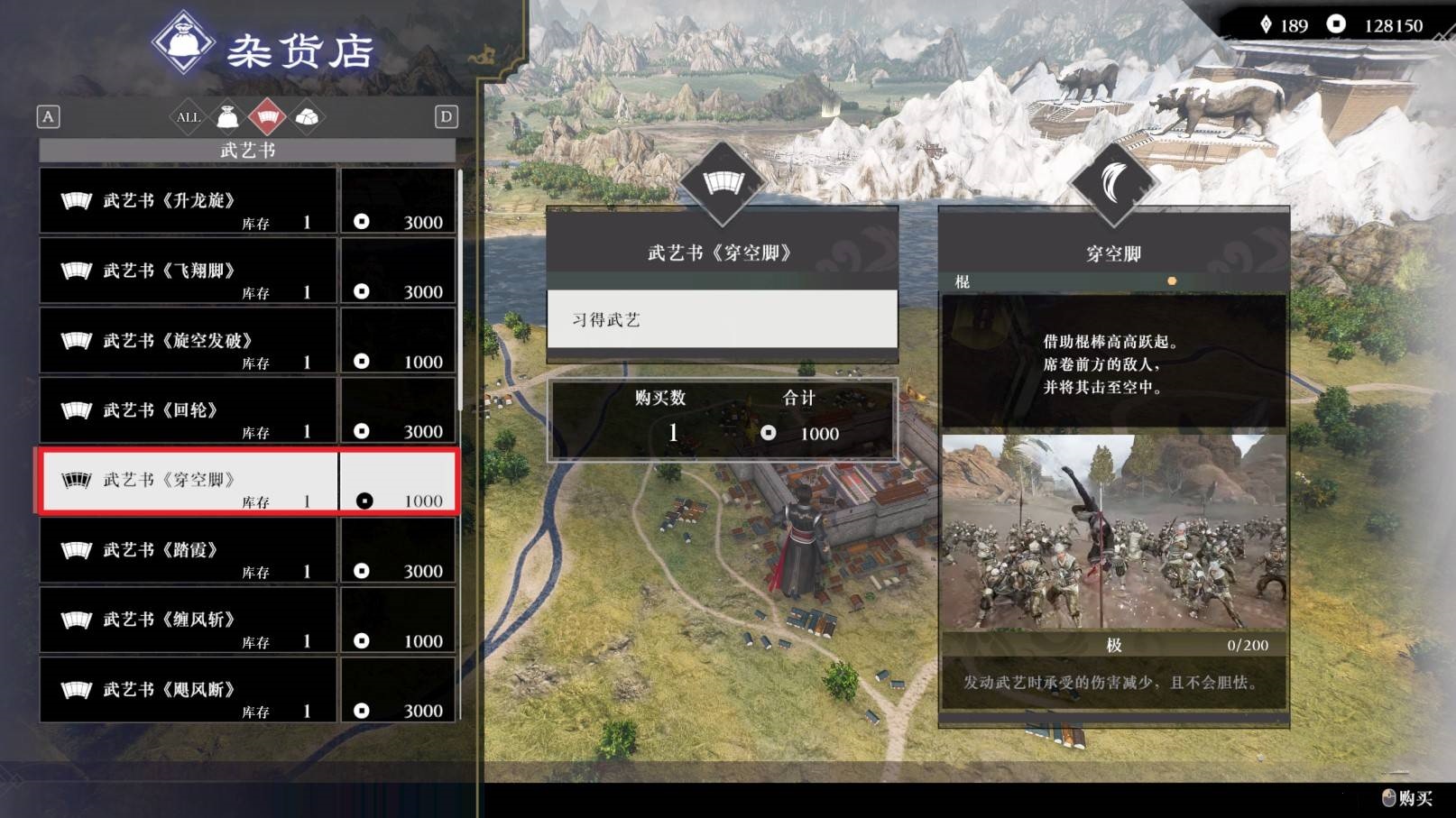
Task: Toggle the orange skill level dot beside 棍
Action: (x=1173, y=280)
